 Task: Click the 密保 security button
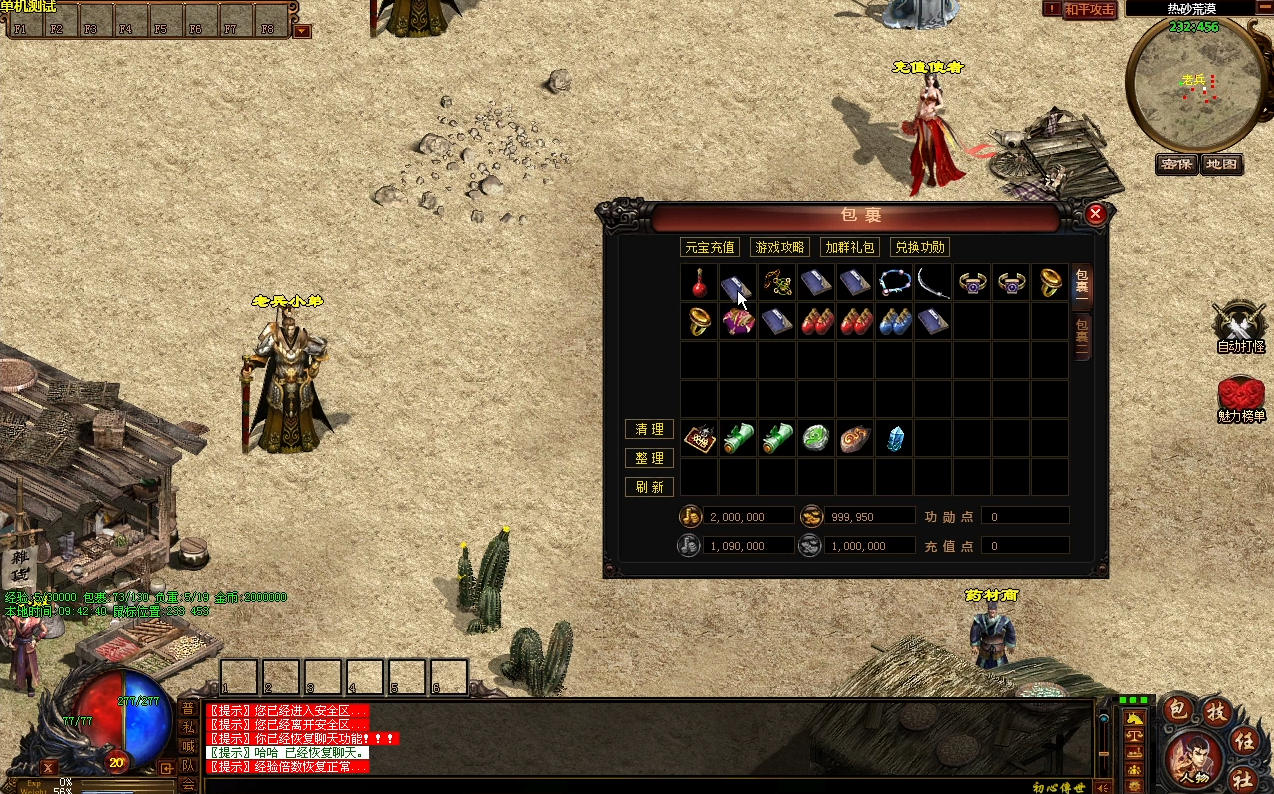click(x=1176, y=164)
